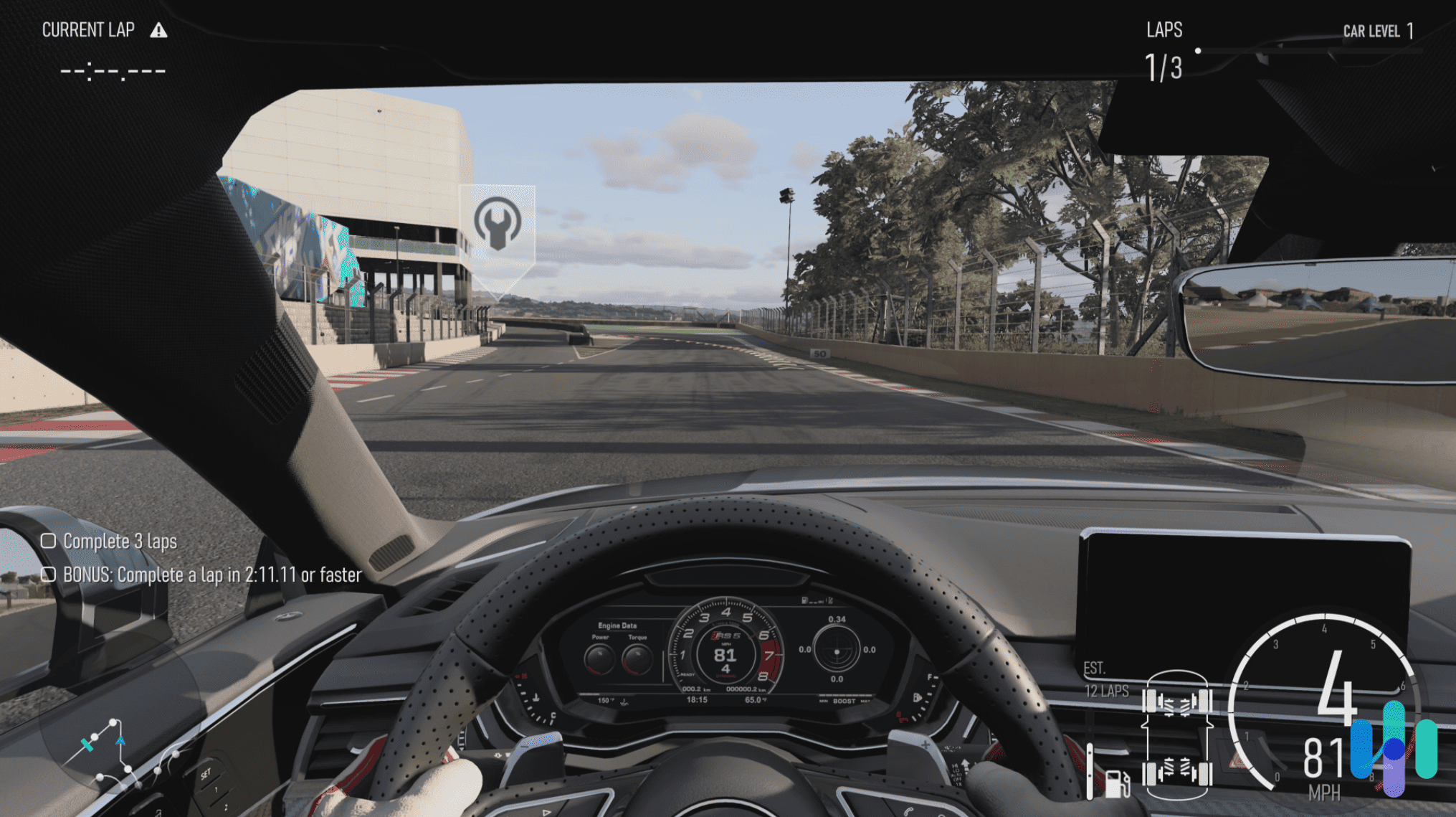The image size is (1456, 817).
Task: Check the BONUS lap time objective box
Action: pos(50,575)
